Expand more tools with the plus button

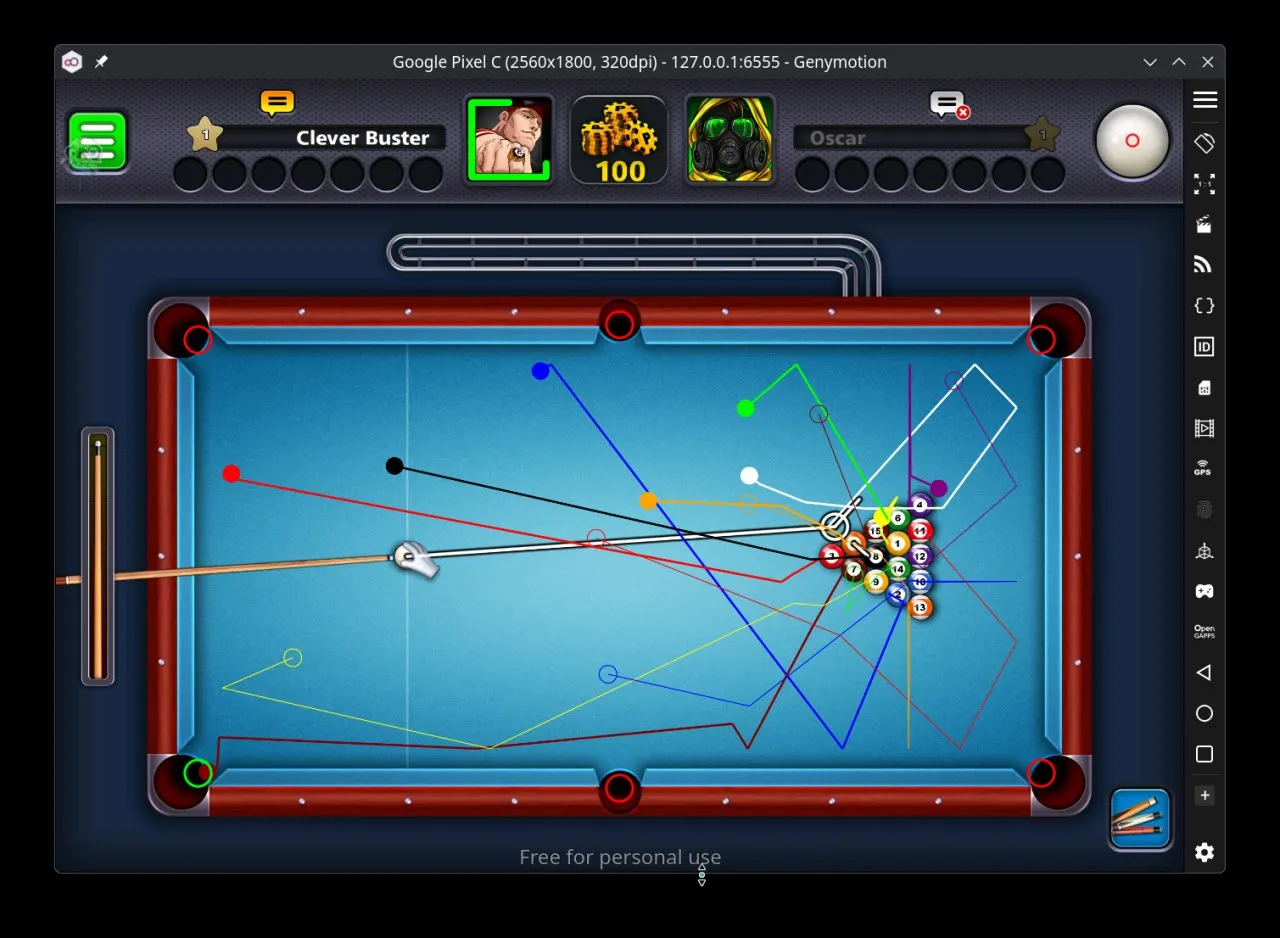tap(1204, 795)
